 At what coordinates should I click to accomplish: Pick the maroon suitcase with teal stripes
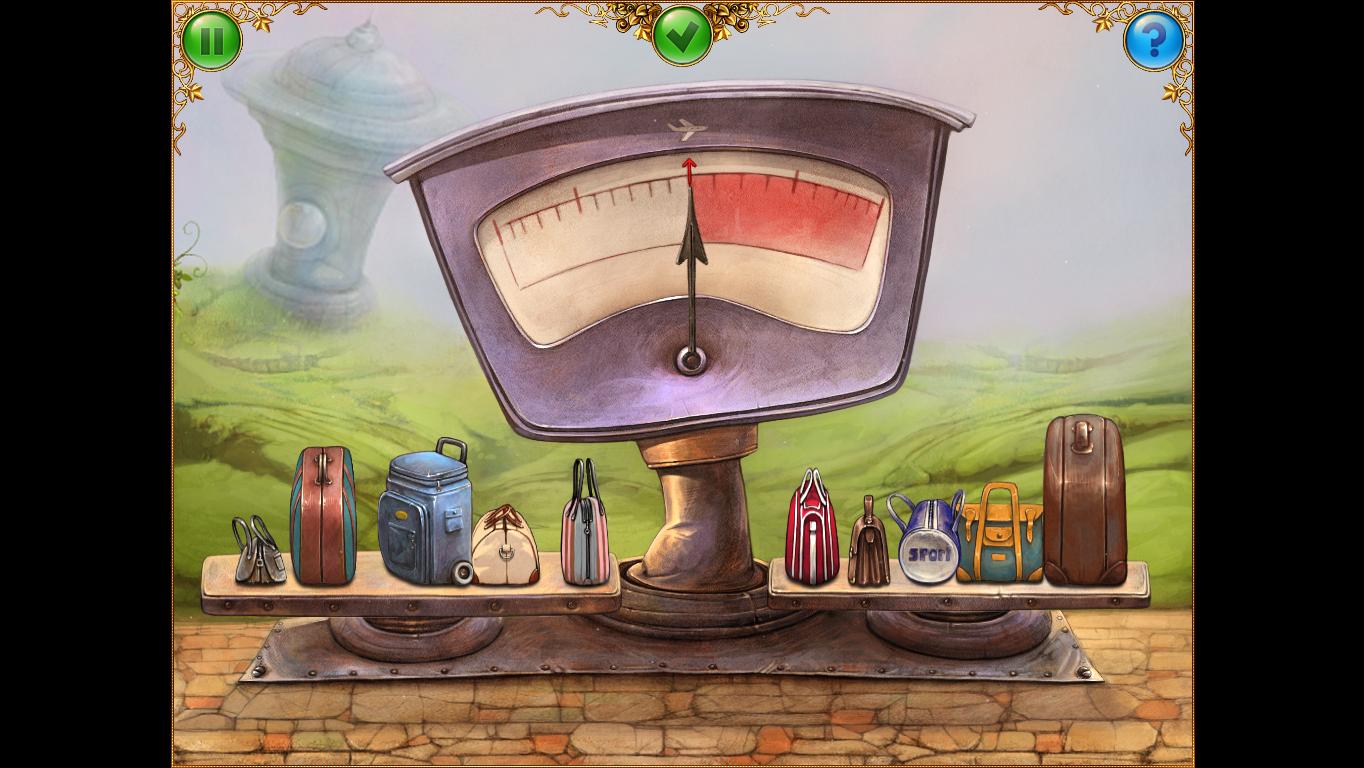pyautogui.click(x=322, y=518)
